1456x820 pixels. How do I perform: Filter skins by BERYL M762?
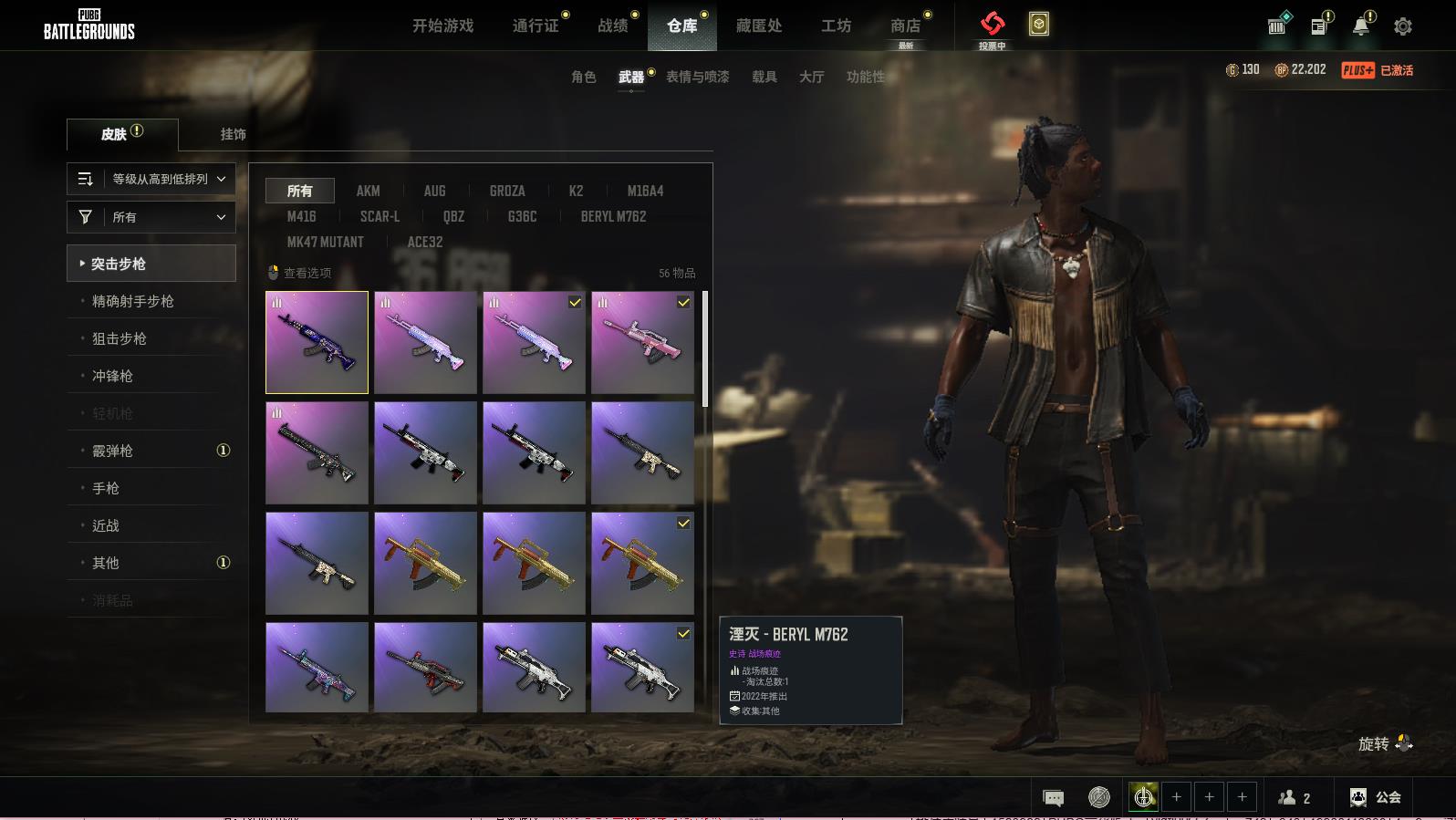613,216
